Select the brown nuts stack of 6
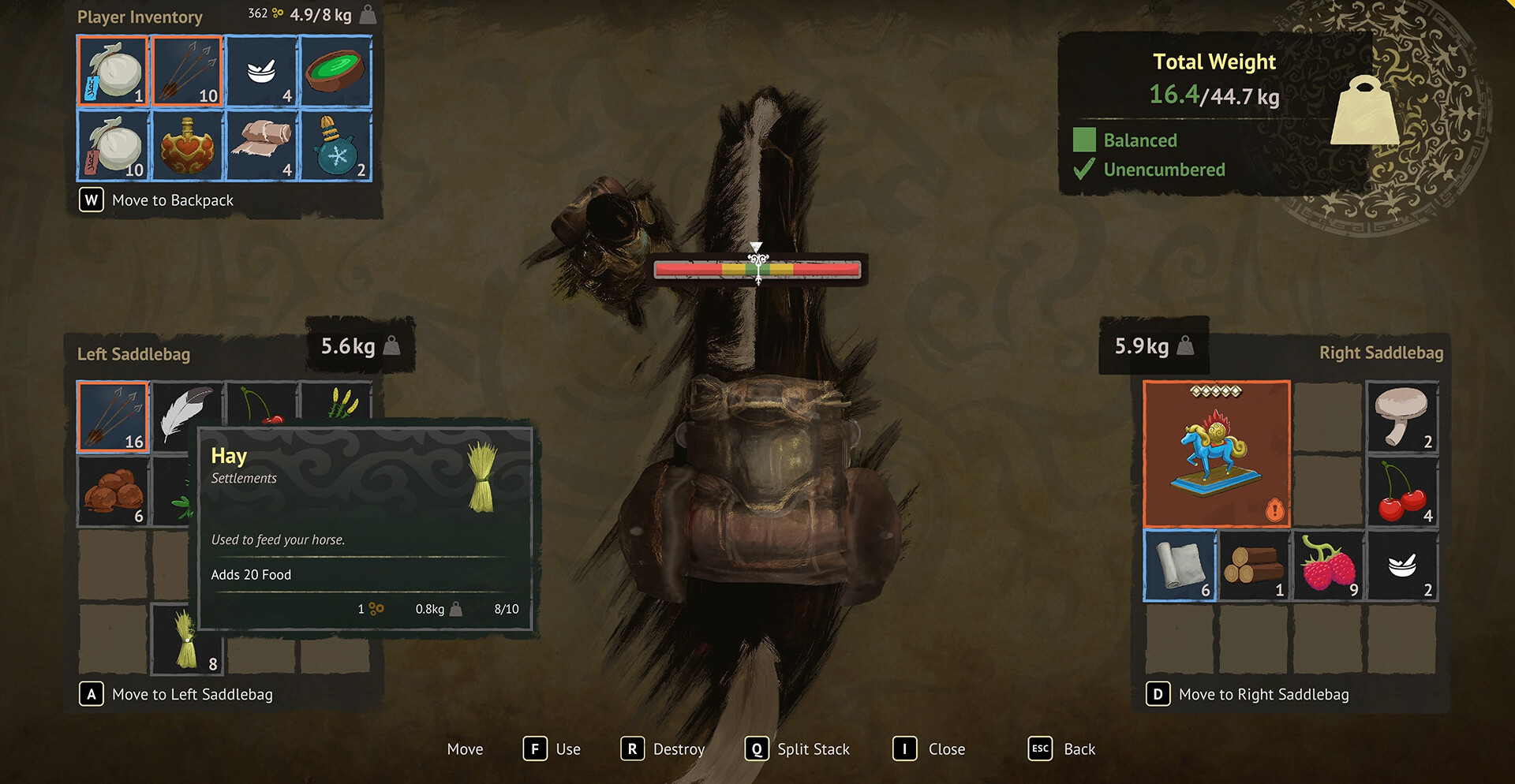 (113, 491)
